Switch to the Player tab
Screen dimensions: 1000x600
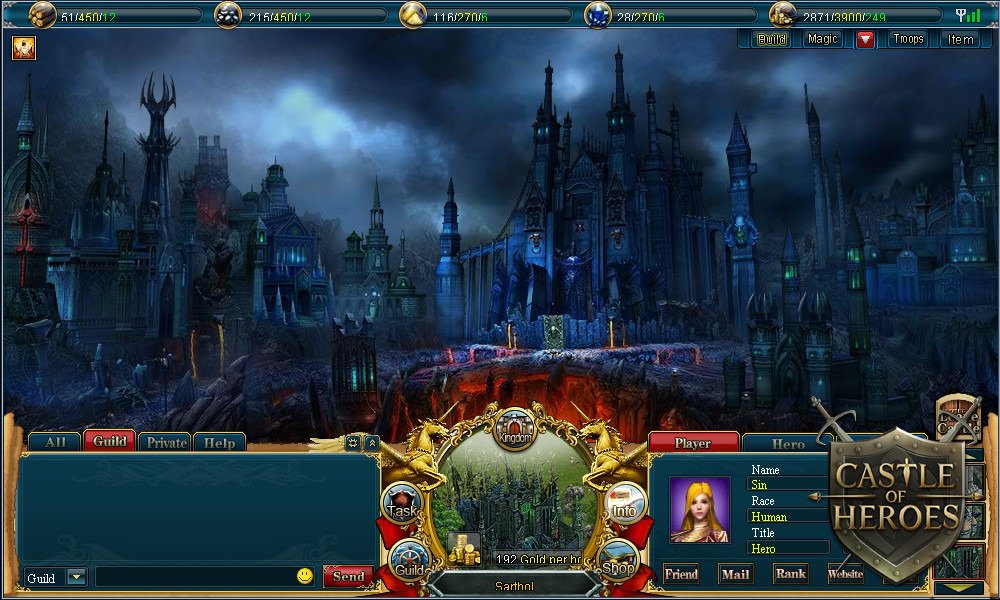(693, 443)
